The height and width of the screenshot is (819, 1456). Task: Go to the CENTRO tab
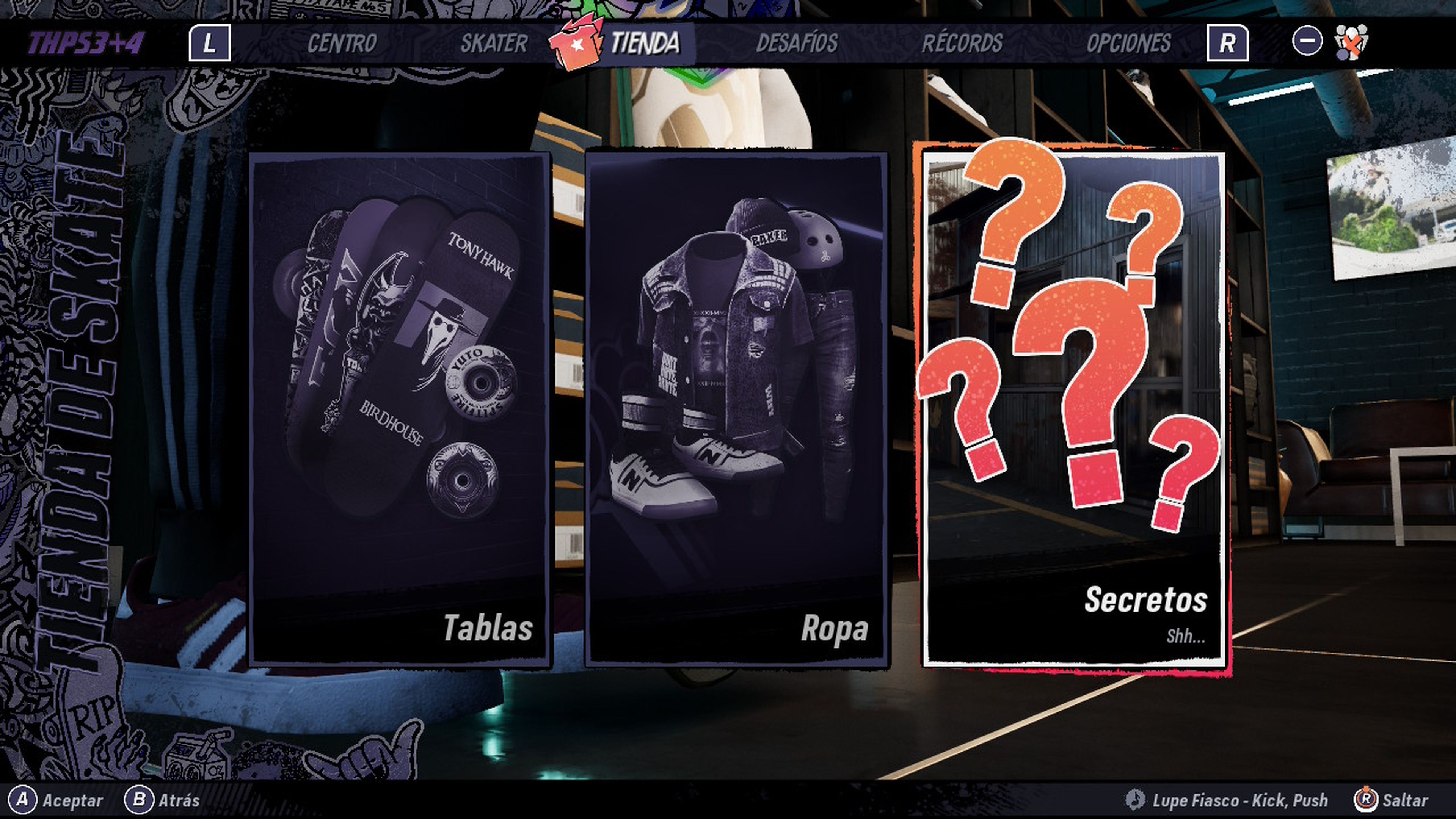click(342, 42)
